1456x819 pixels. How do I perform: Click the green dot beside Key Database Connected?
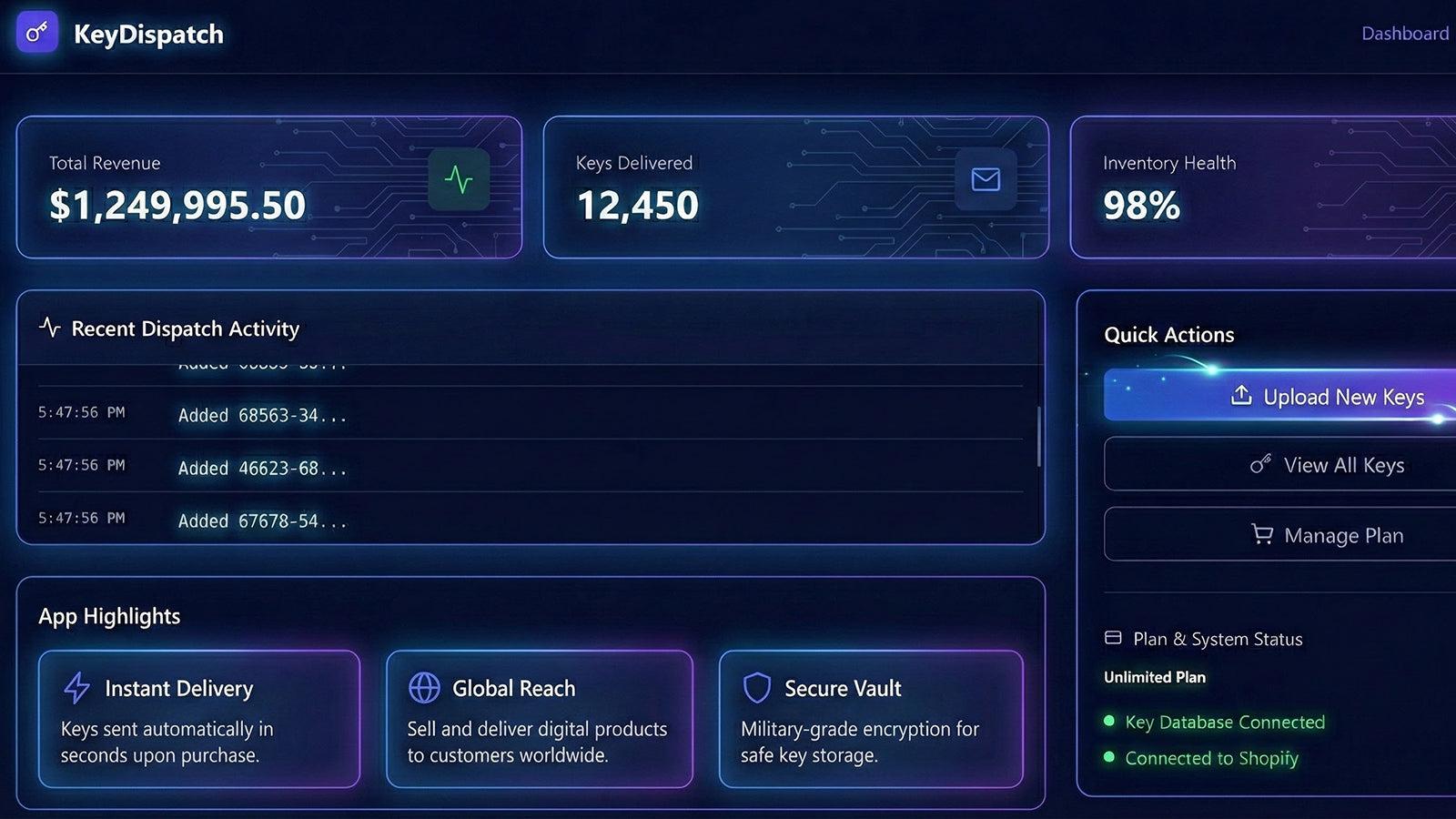(1109, 721)
